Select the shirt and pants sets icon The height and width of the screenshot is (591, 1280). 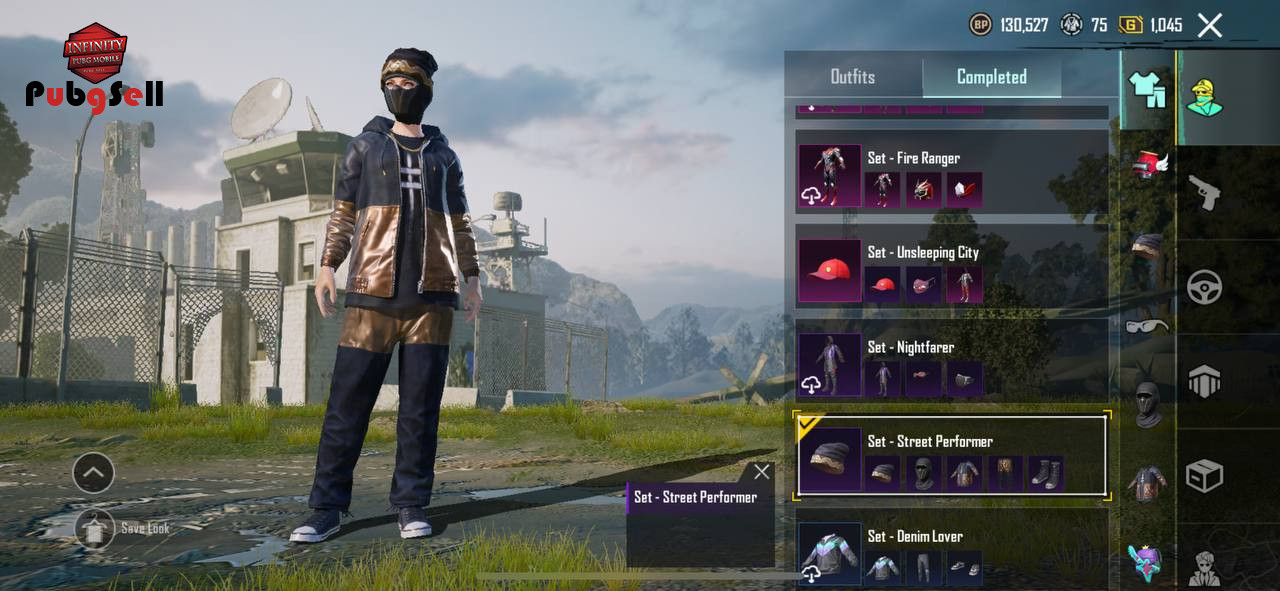point(1147,89)
